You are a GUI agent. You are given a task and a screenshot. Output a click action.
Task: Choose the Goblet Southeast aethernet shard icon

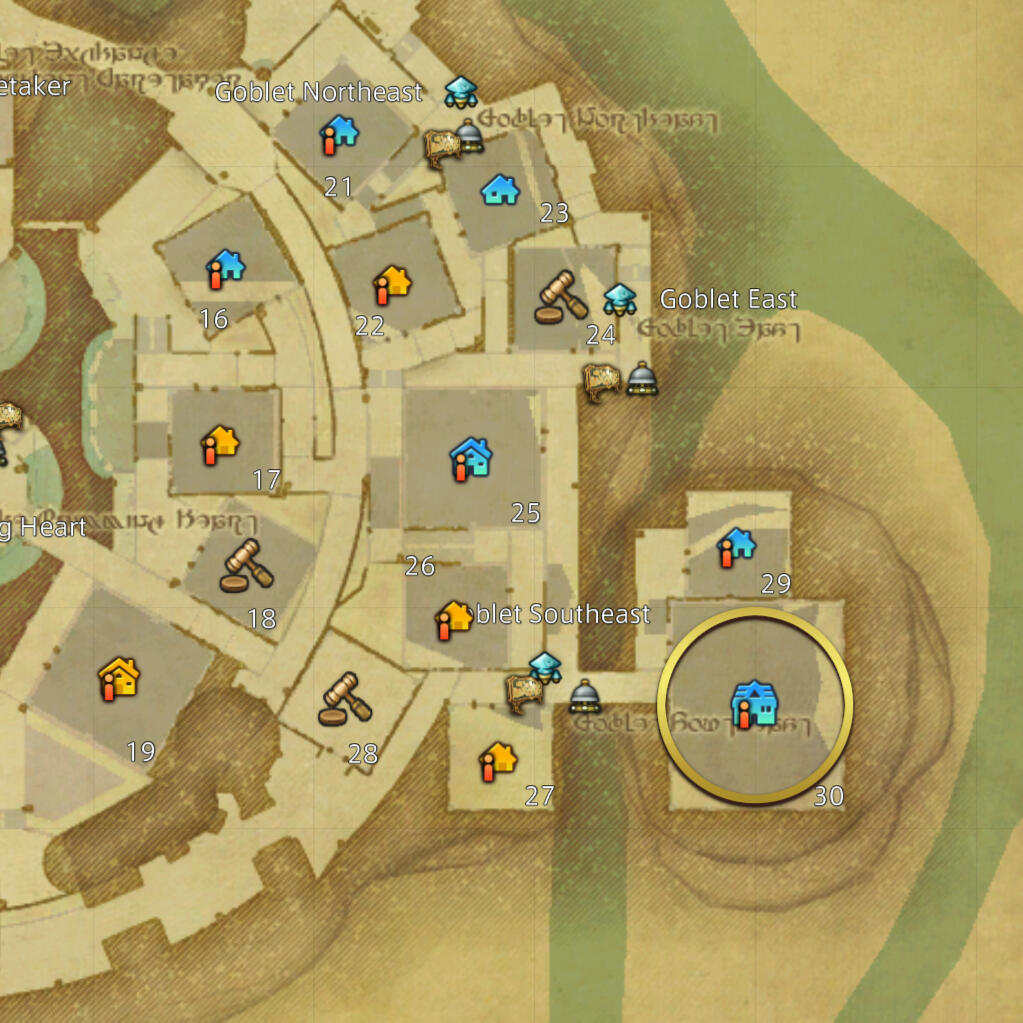(x=545, y=666)
